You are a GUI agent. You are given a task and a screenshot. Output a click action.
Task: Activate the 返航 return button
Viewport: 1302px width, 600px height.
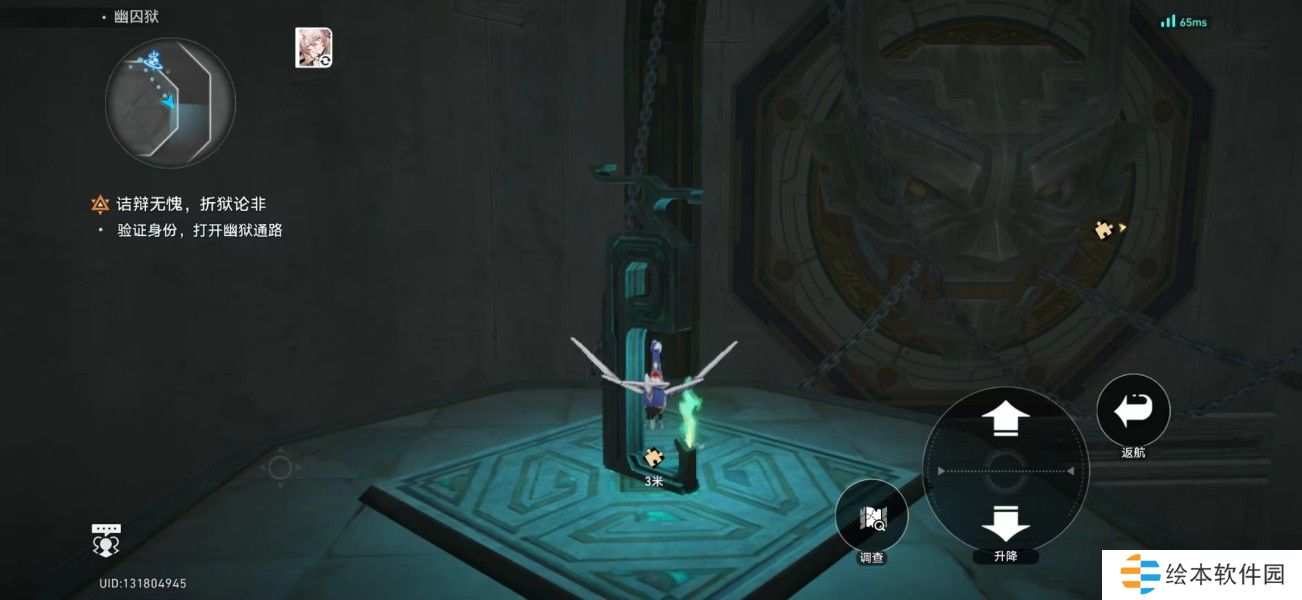[x=1133, y=409]
